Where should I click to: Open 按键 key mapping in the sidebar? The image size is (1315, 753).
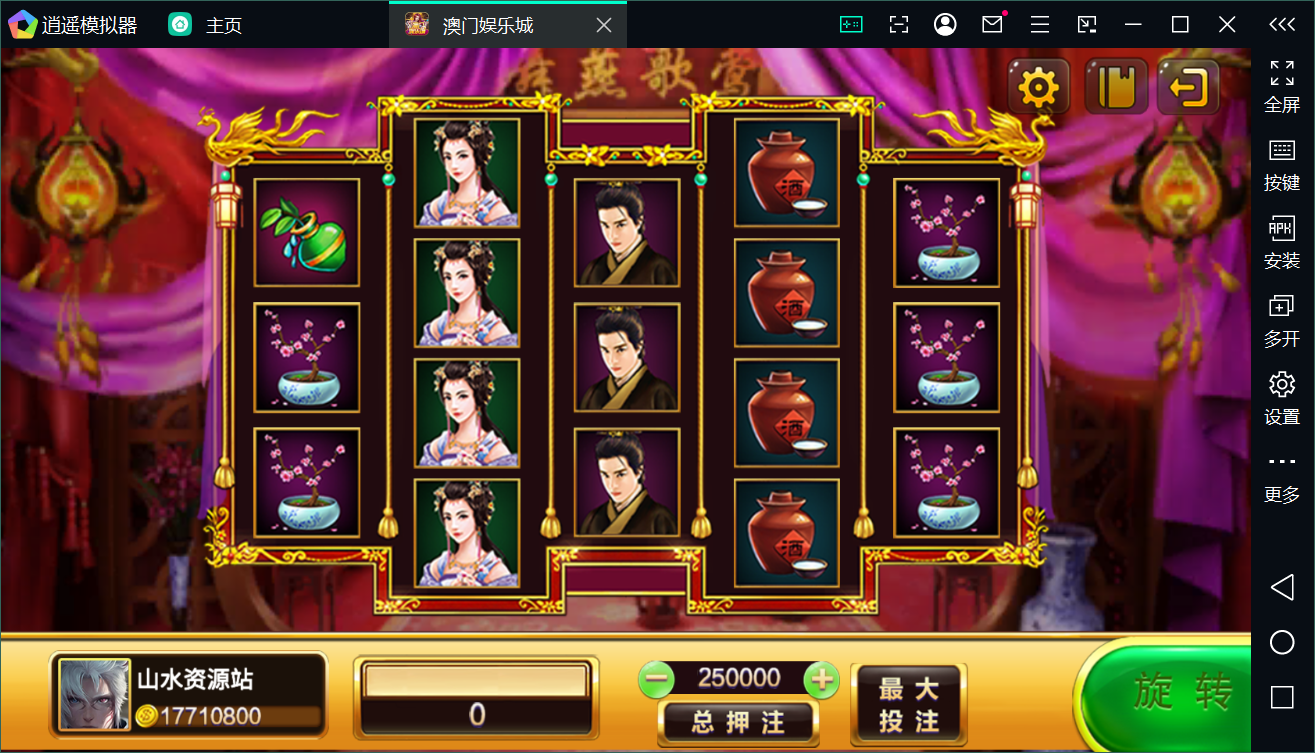(x=1282, y=164)
